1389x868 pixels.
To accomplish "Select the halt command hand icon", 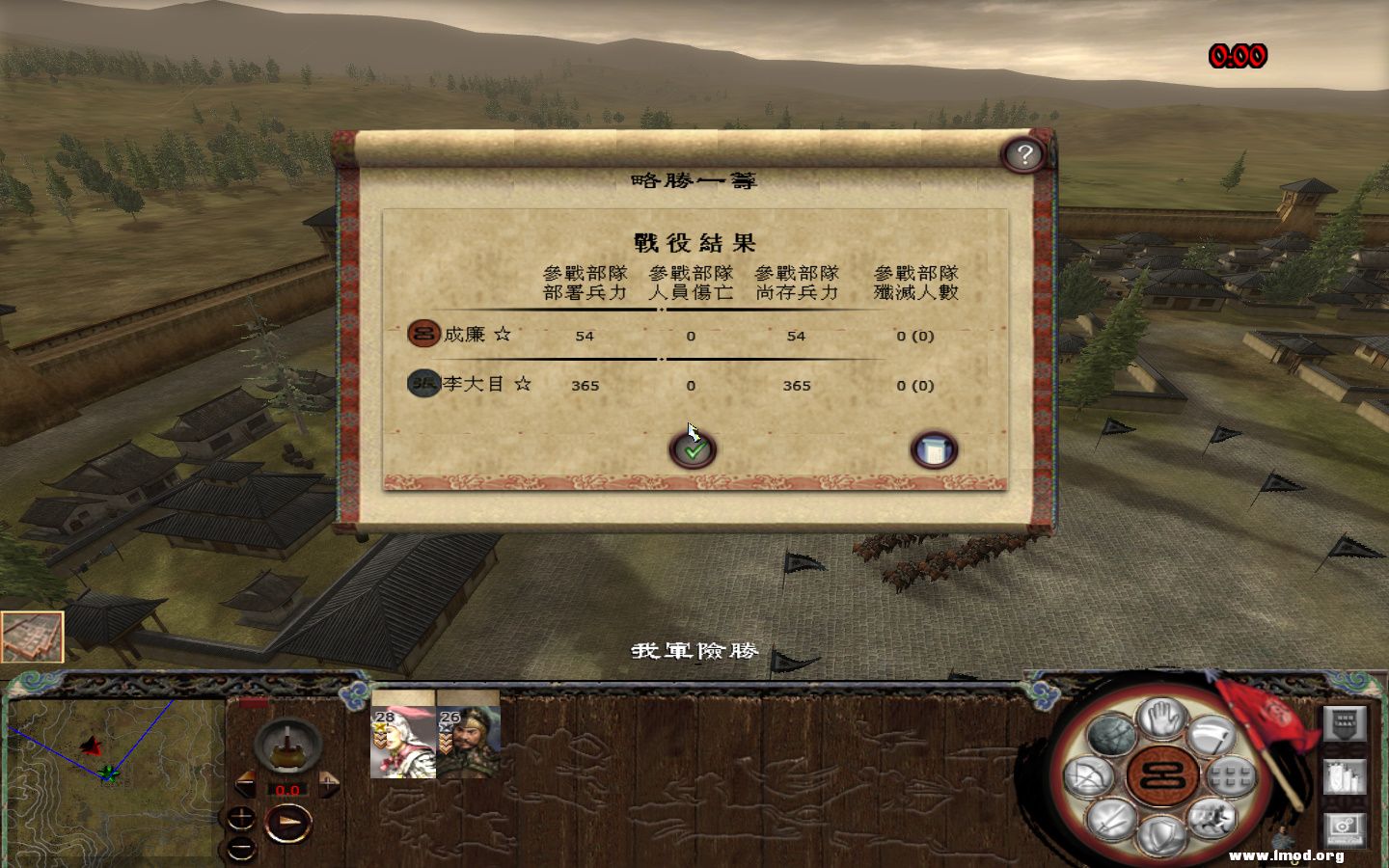I will click(1160, 718).
